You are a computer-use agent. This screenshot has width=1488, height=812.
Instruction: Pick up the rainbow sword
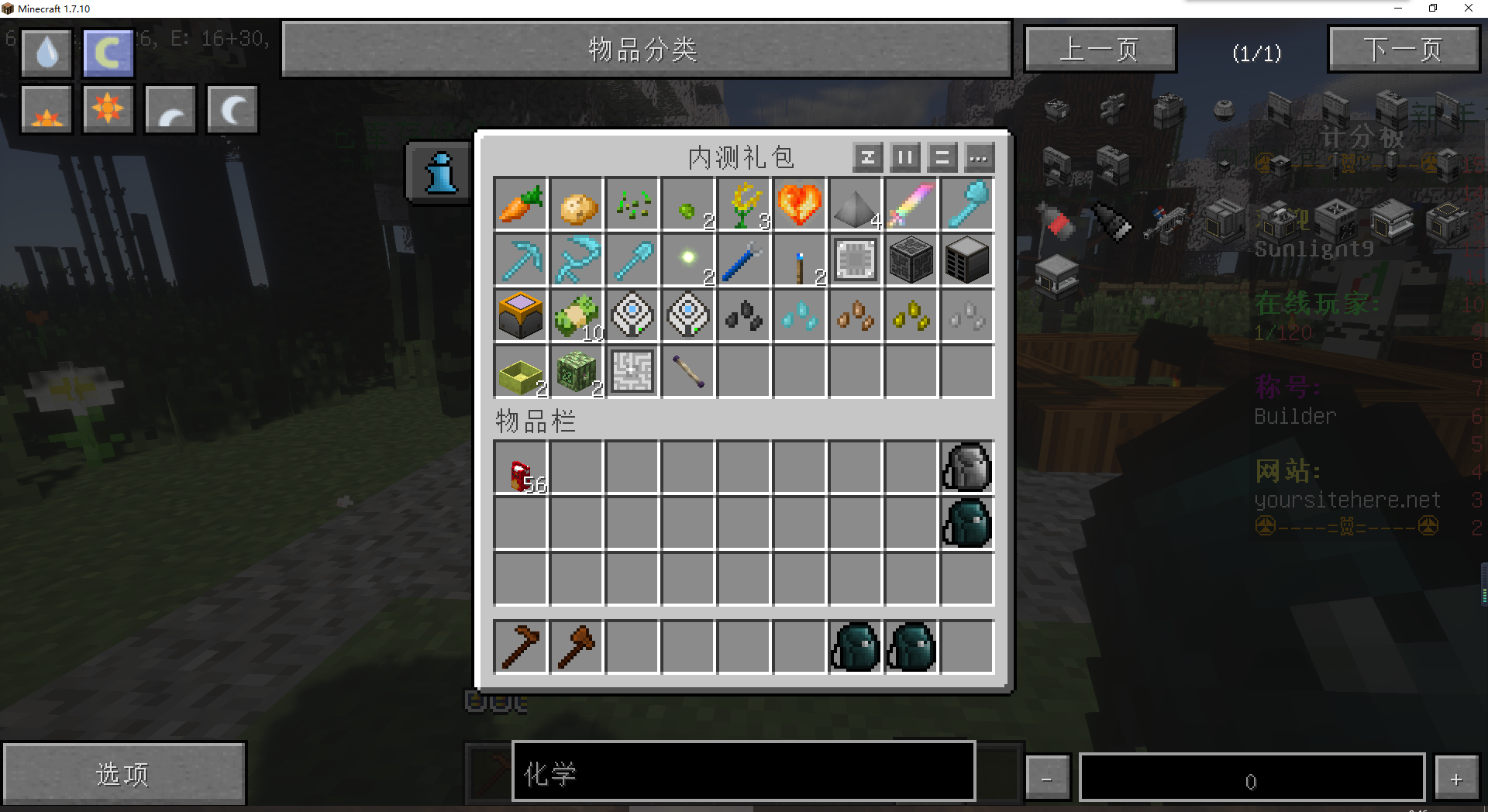click(911, 205)
